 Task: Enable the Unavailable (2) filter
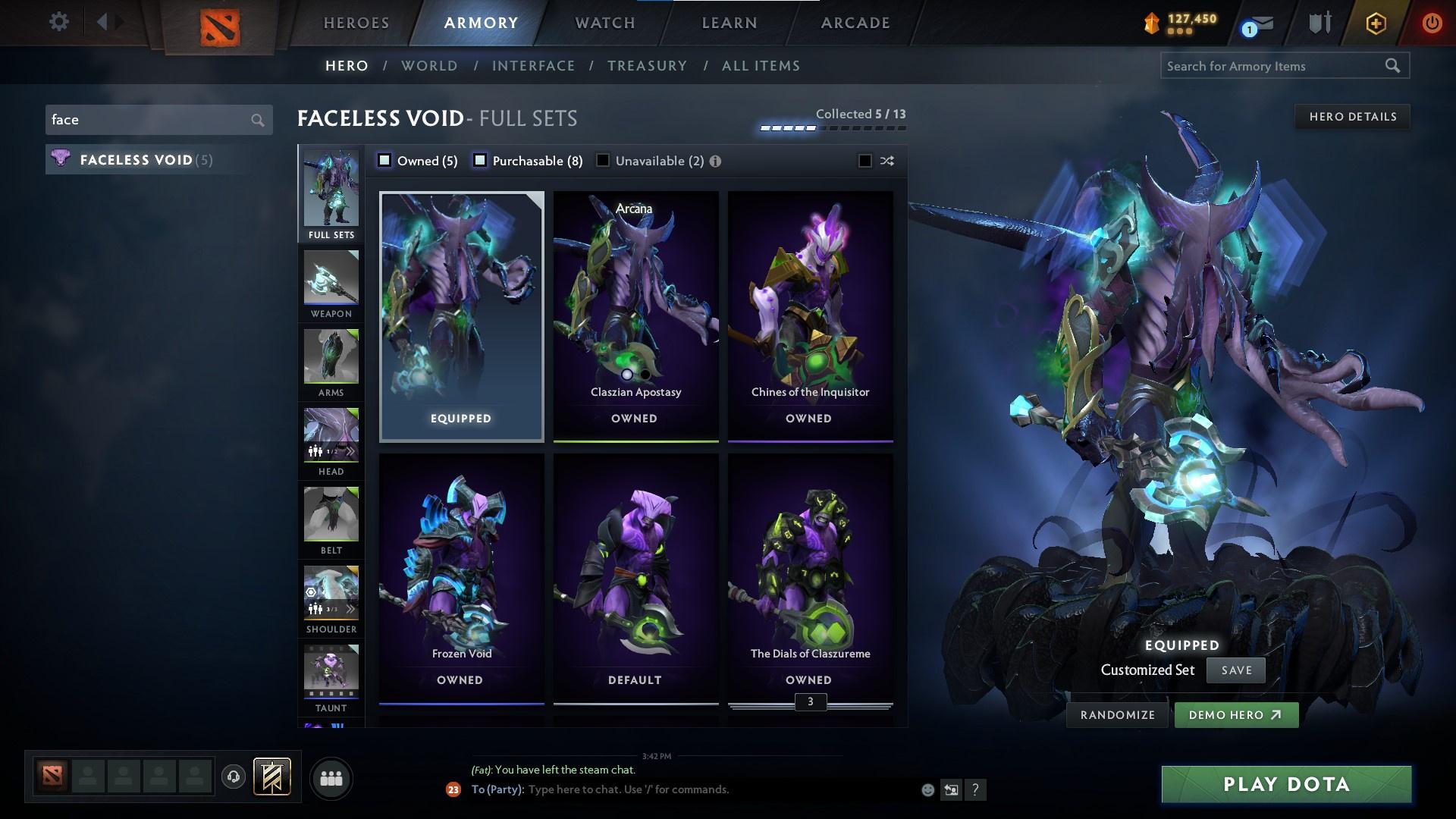[602, 160]
